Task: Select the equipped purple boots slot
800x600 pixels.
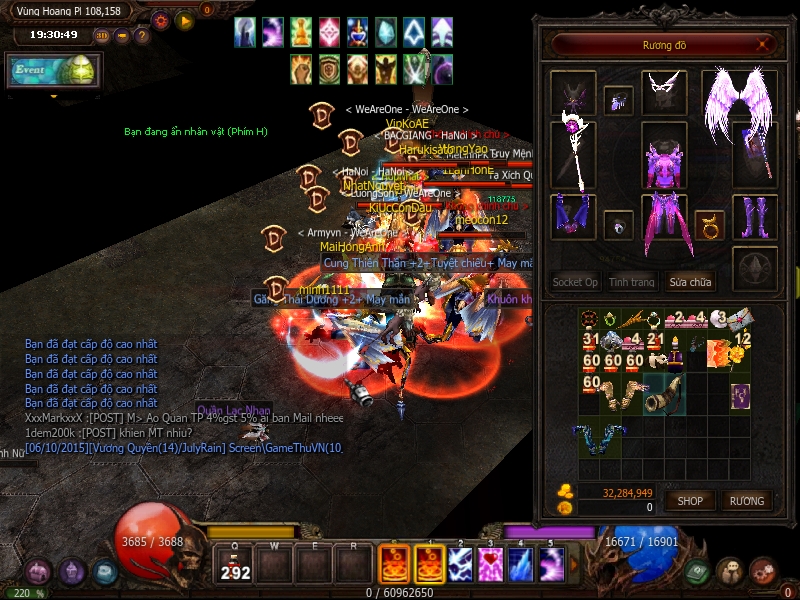Action: tap(755, 216)
